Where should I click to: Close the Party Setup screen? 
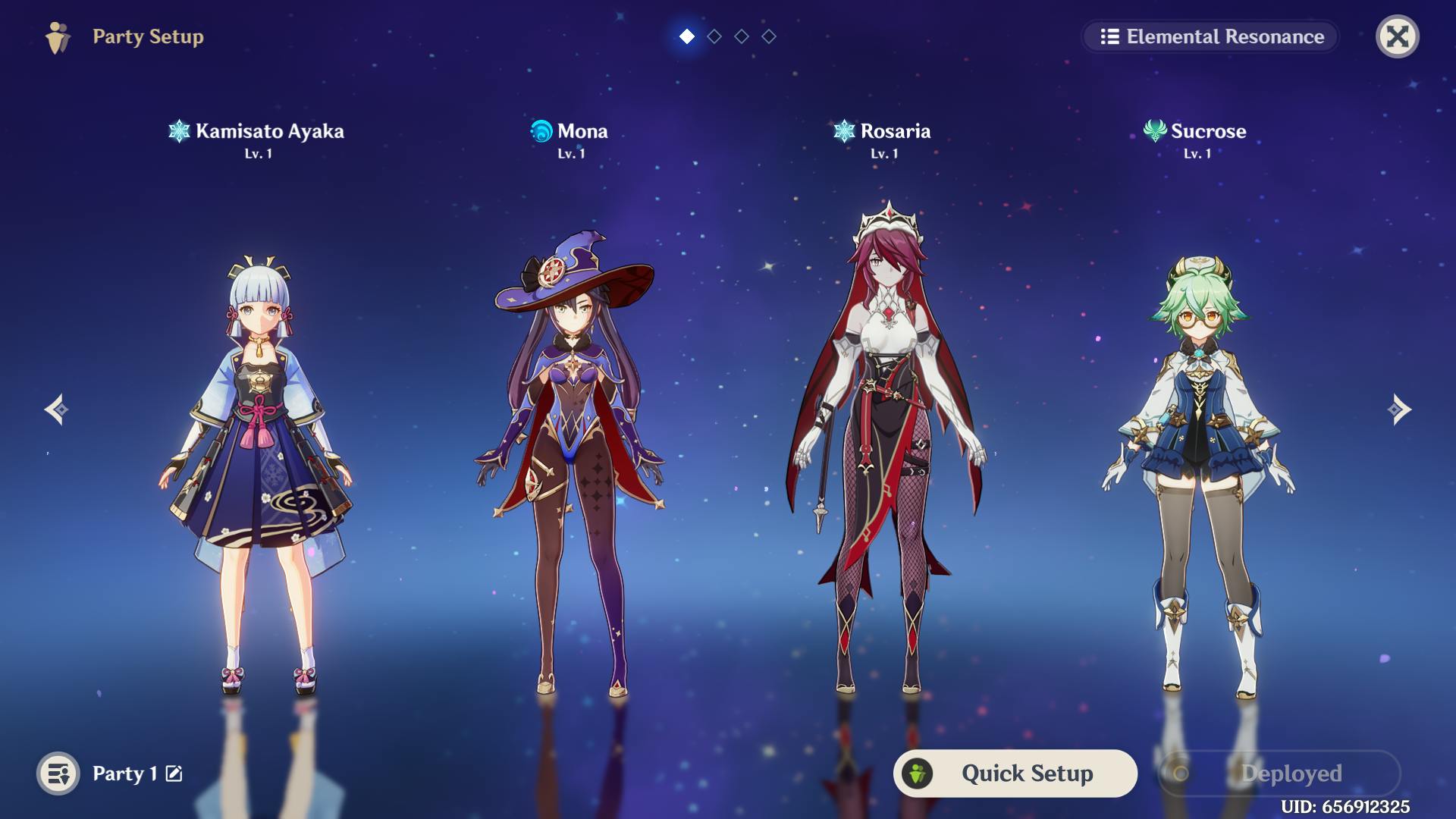(1397, 36)
